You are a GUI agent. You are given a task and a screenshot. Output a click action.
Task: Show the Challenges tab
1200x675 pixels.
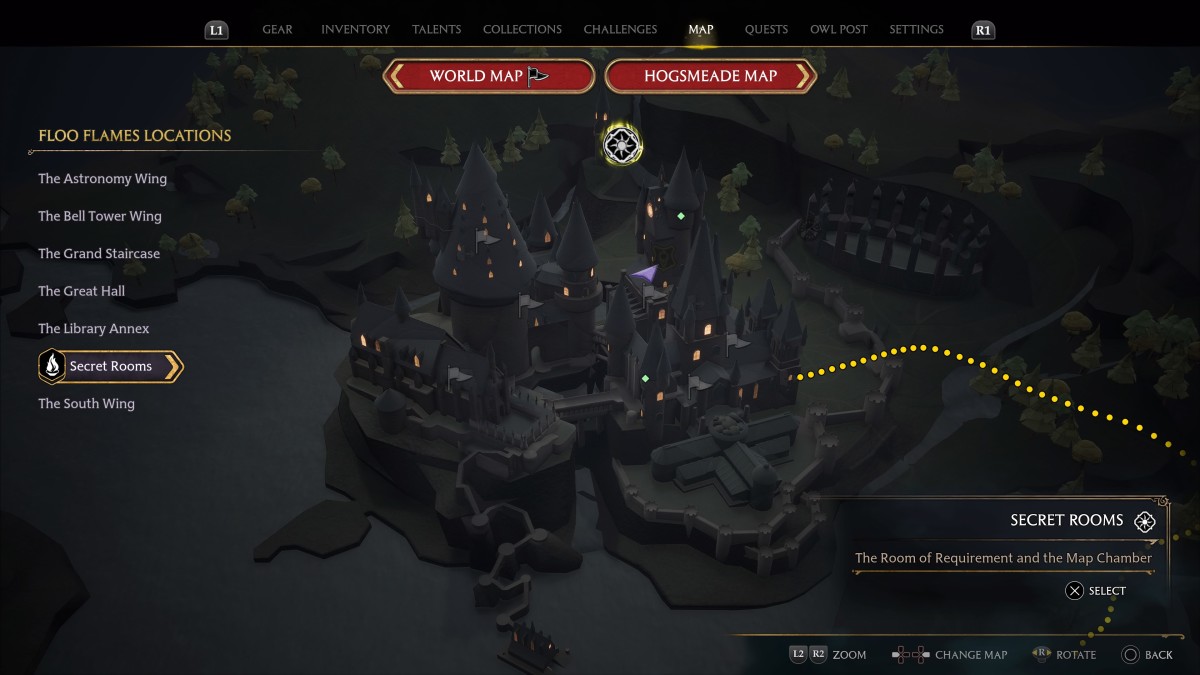click(x=620, y=30)
